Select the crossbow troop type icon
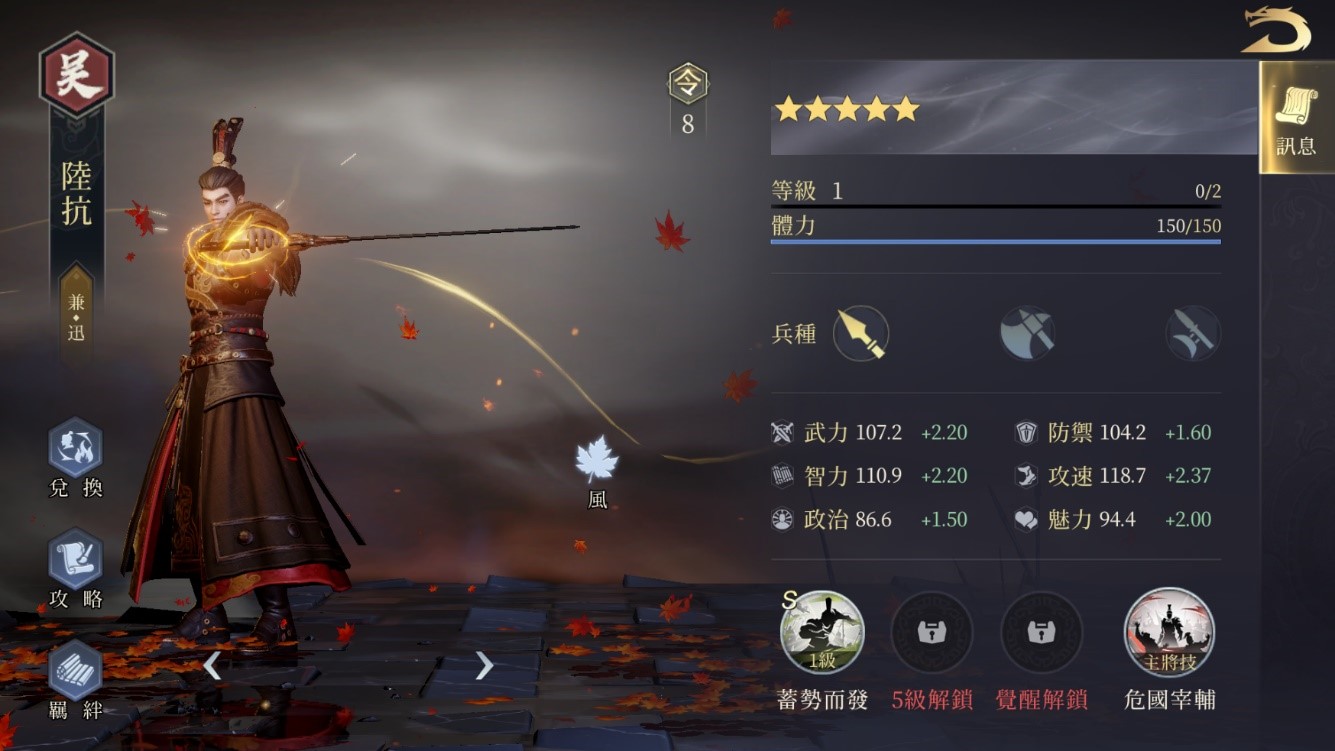The width and height of the screenshot is (1335, 751). point(1193,333)
